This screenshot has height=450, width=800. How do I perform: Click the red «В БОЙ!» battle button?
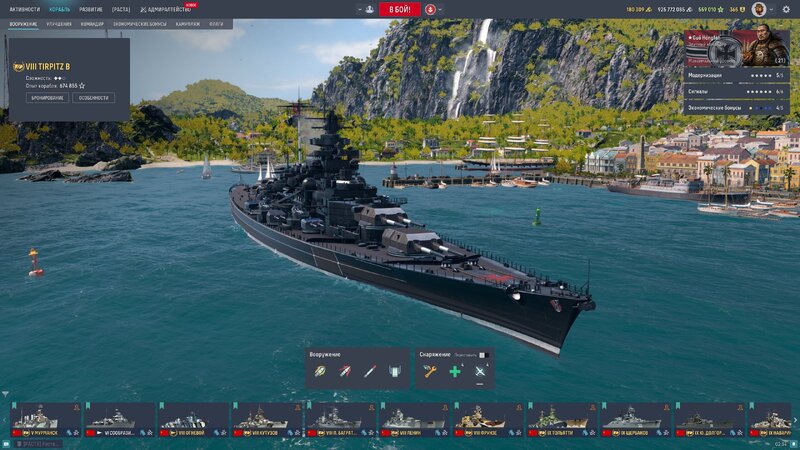tap(399, 9)
